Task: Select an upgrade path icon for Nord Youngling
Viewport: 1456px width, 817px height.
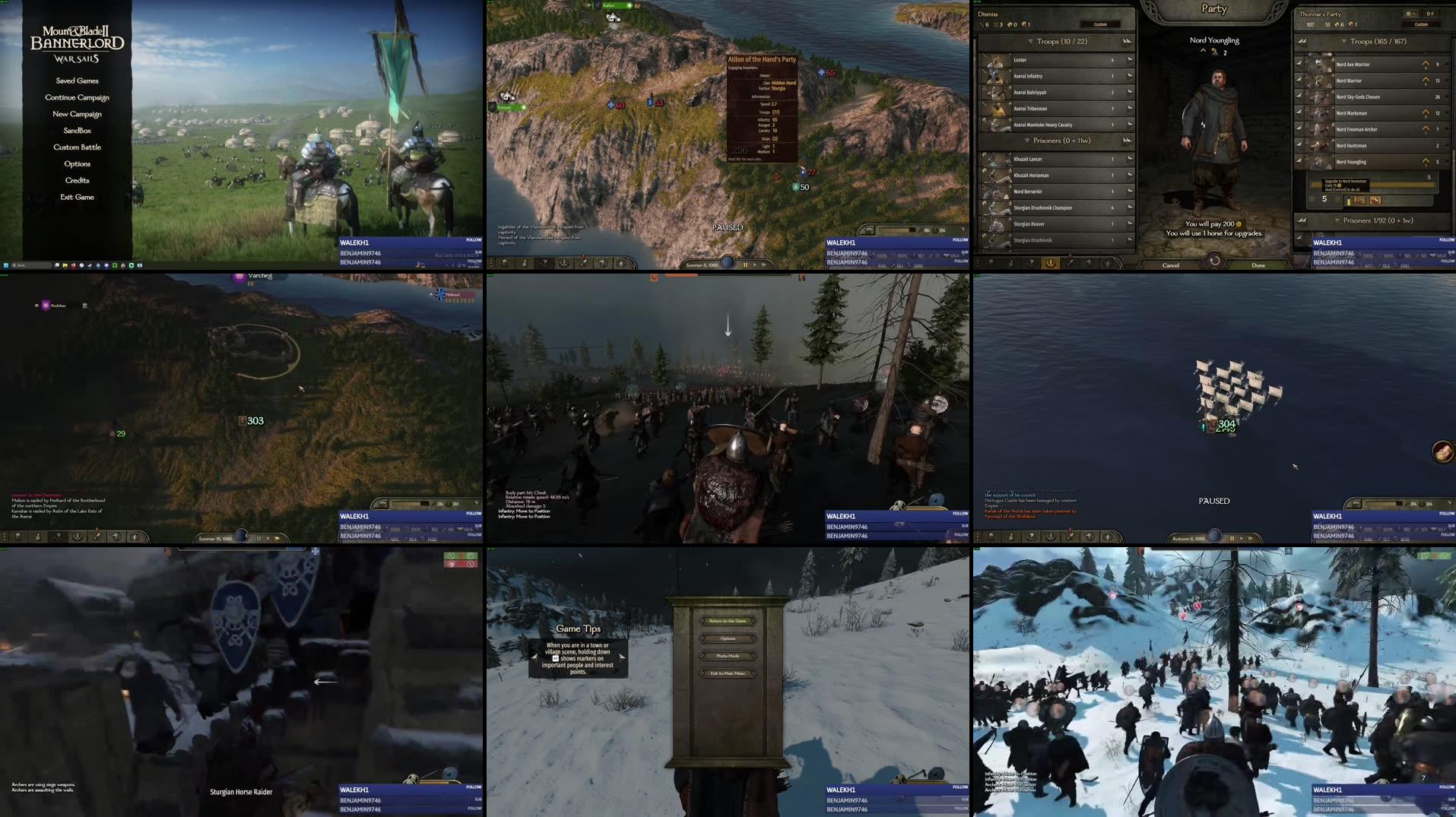Action: pyautogui.click(x=1361, y=200)
